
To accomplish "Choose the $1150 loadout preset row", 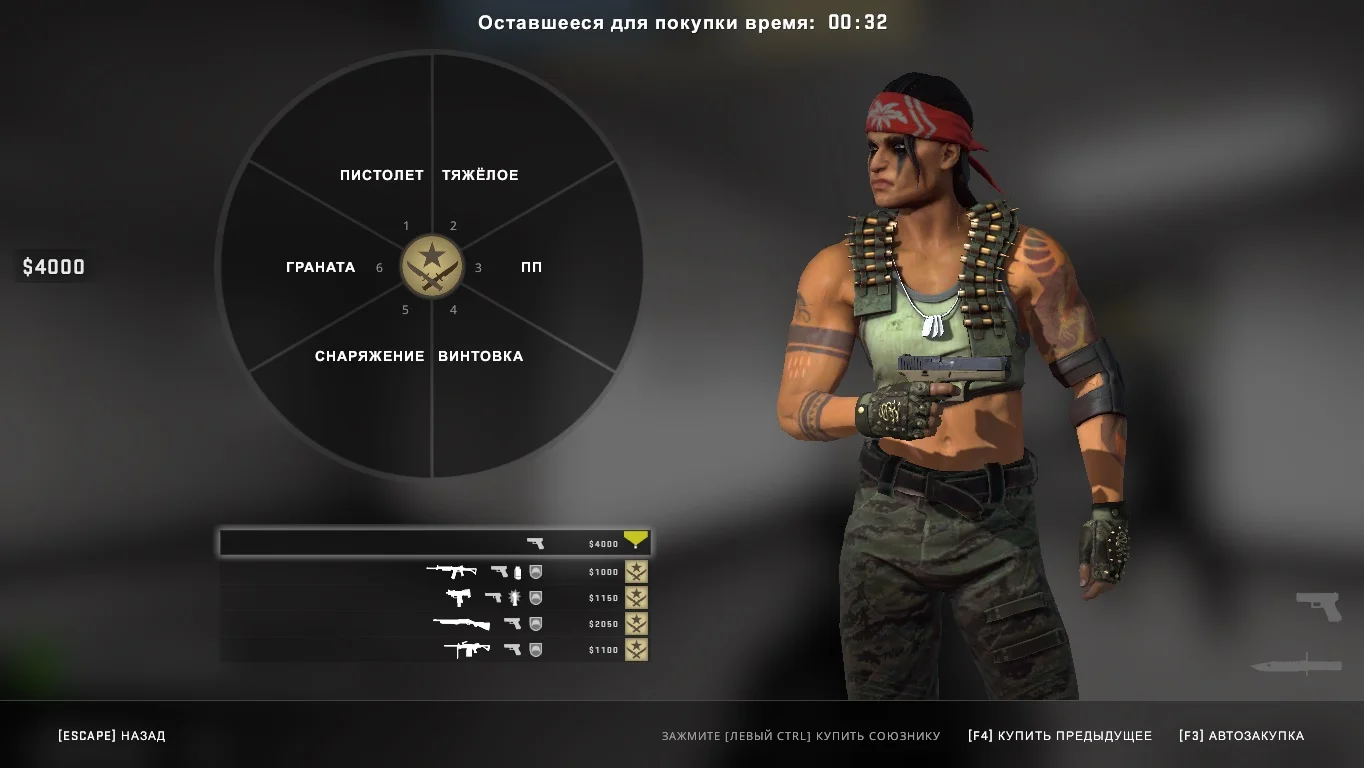I will click(x=434, y=598).
